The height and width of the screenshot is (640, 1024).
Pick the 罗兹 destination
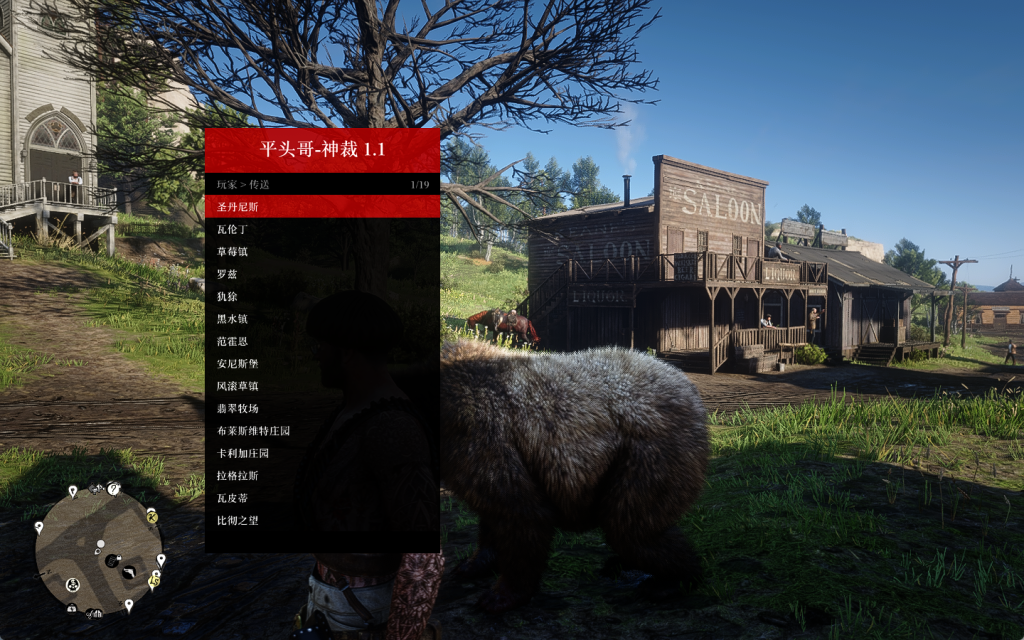tap(322, 274)
